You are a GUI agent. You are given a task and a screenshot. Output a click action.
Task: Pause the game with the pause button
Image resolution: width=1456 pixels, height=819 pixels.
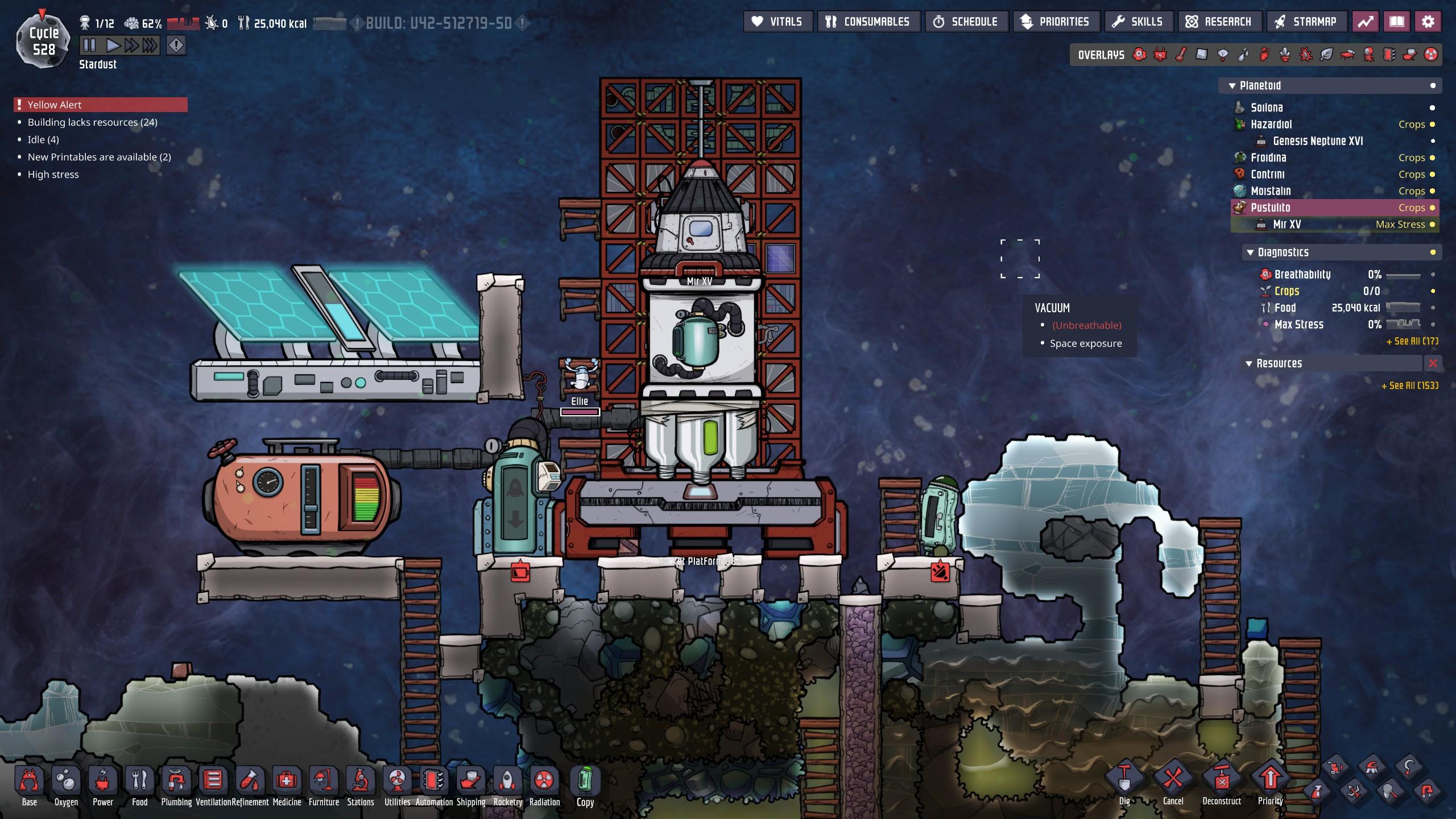[90, 45]
